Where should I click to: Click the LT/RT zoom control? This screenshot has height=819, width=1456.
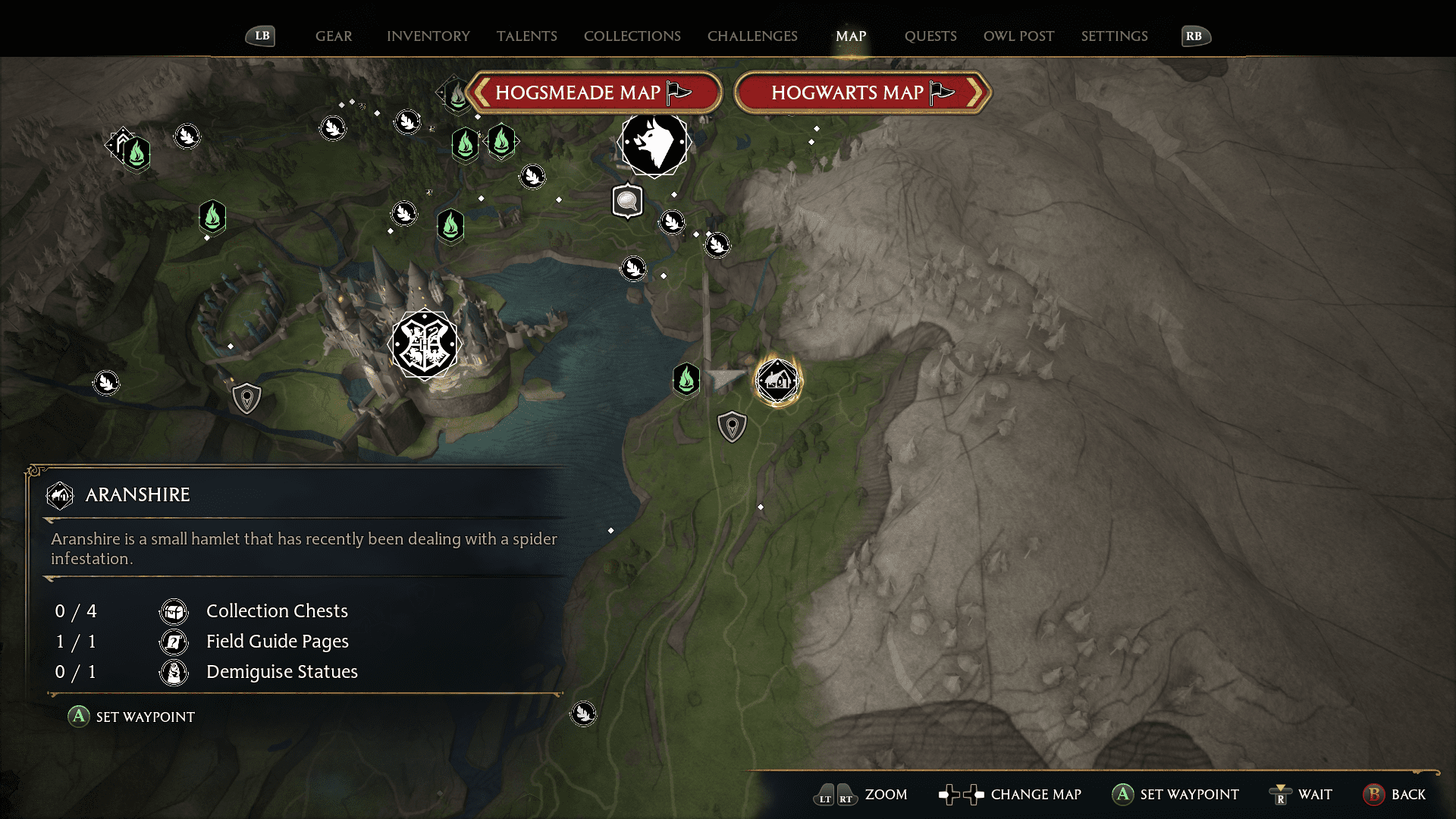(834, 795)
